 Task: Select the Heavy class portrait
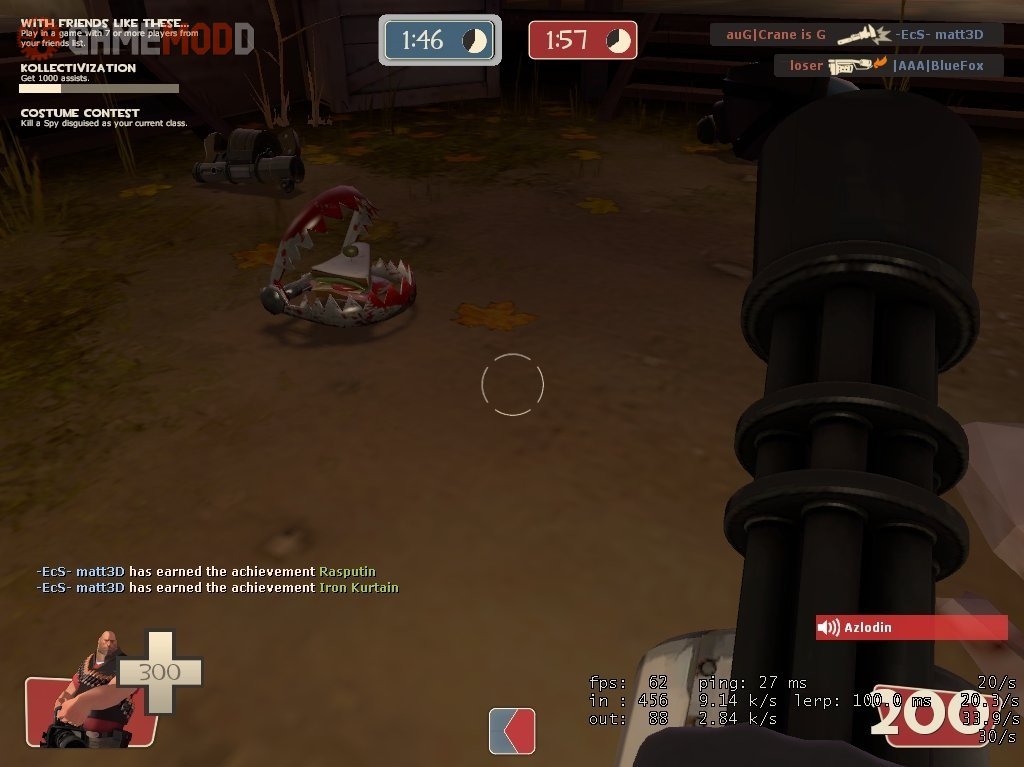tap(90, 688)
